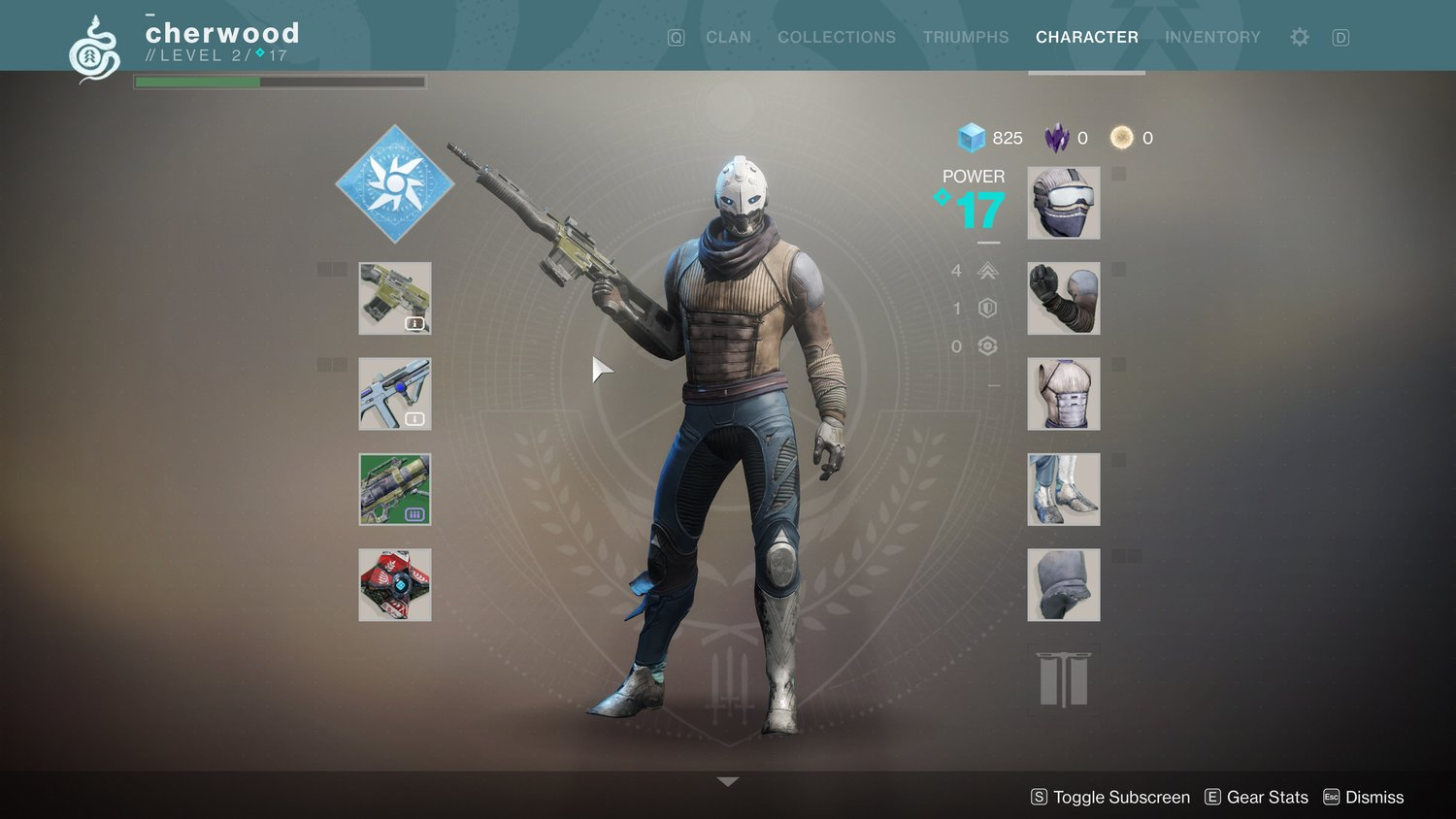
Task: Go to the Triumphs tab
Action: (x=965, y=37)
